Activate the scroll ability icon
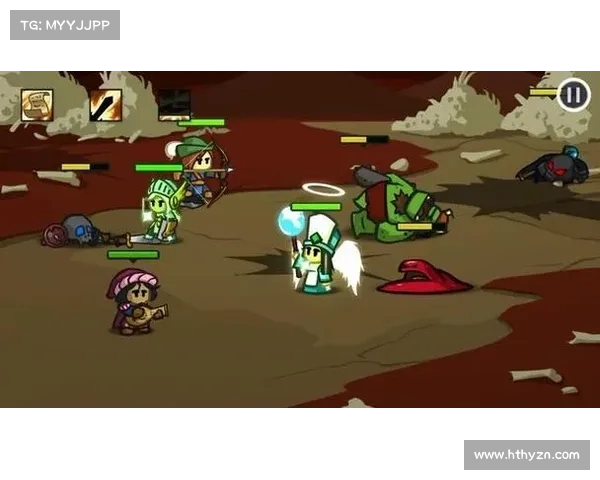600x480 pixels. (37, 104)
